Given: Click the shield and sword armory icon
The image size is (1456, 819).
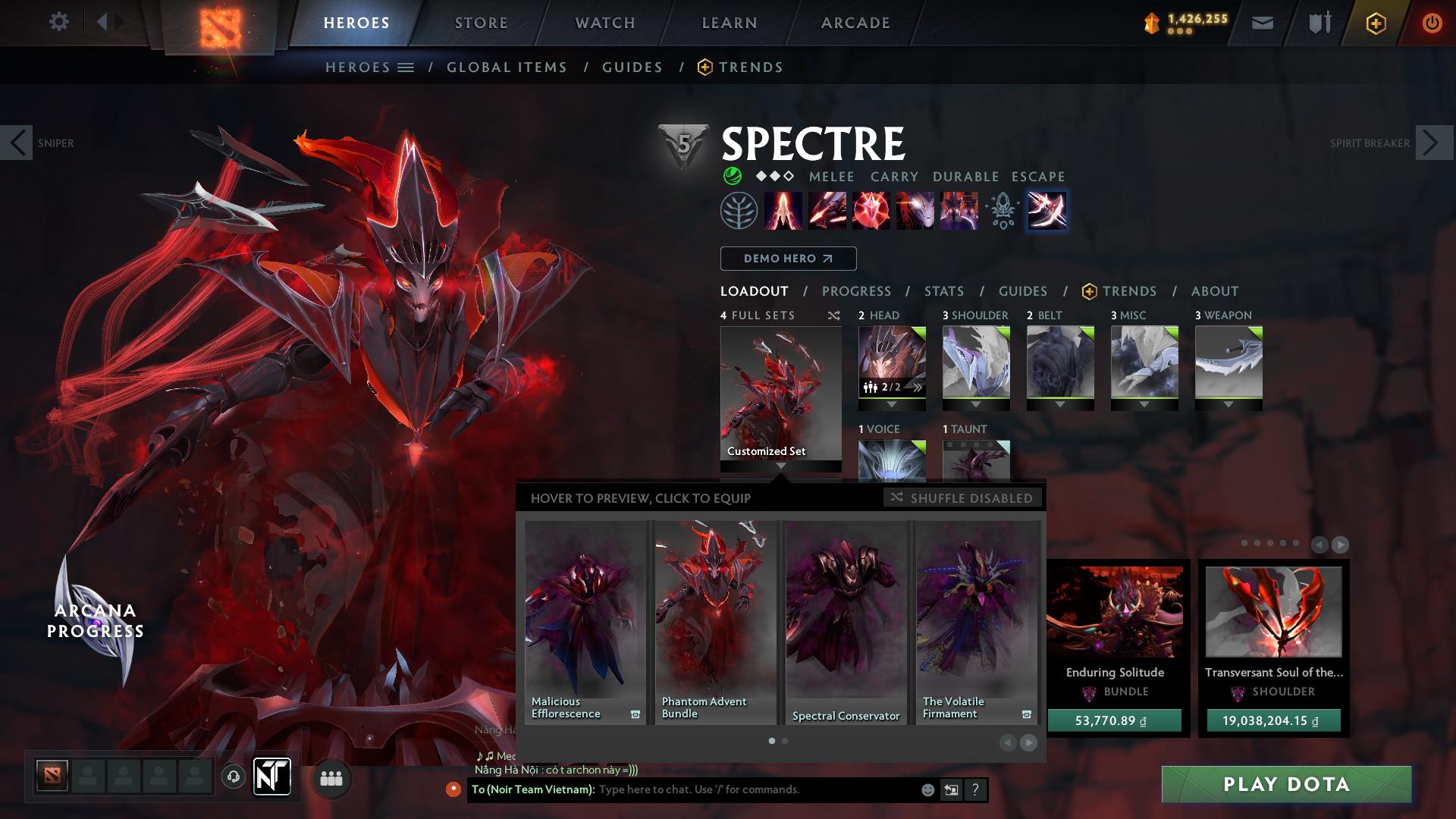Looking at the screenshot, I should point(1319,22).
